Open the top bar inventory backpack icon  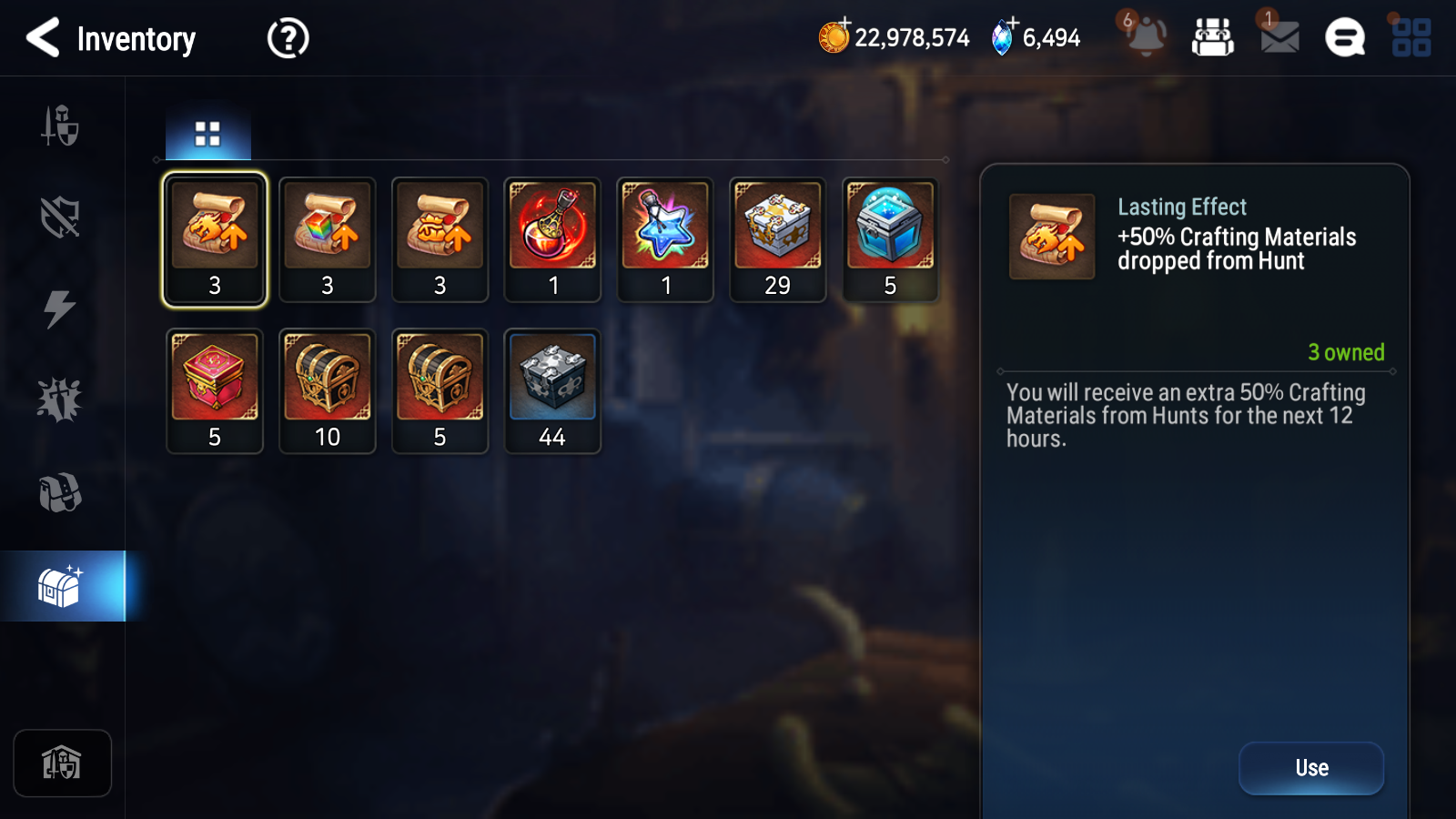click(x=1214, y=38)
